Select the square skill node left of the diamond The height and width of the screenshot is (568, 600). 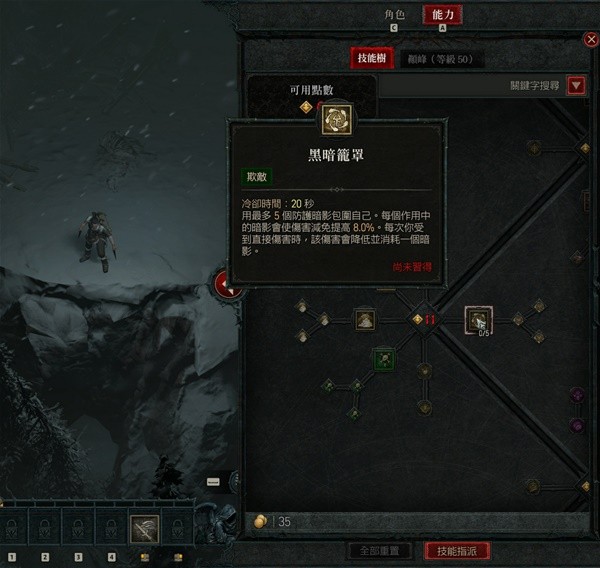coord(365,320)
